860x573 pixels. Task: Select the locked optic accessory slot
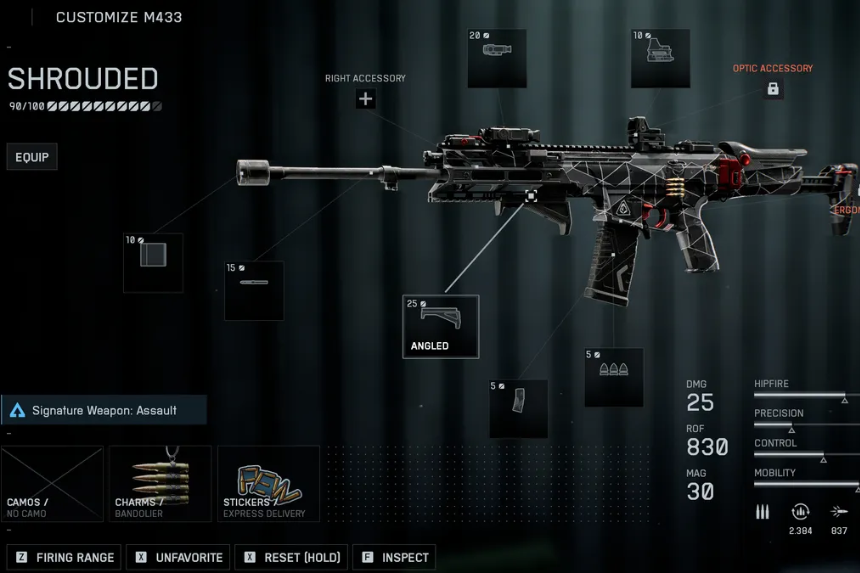point(773,89)
